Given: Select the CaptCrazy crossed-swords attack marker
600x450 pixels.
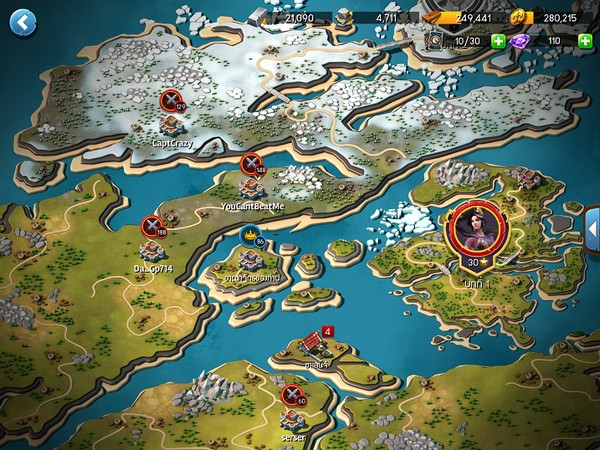Looking at the screenshot, I should 172,100.
